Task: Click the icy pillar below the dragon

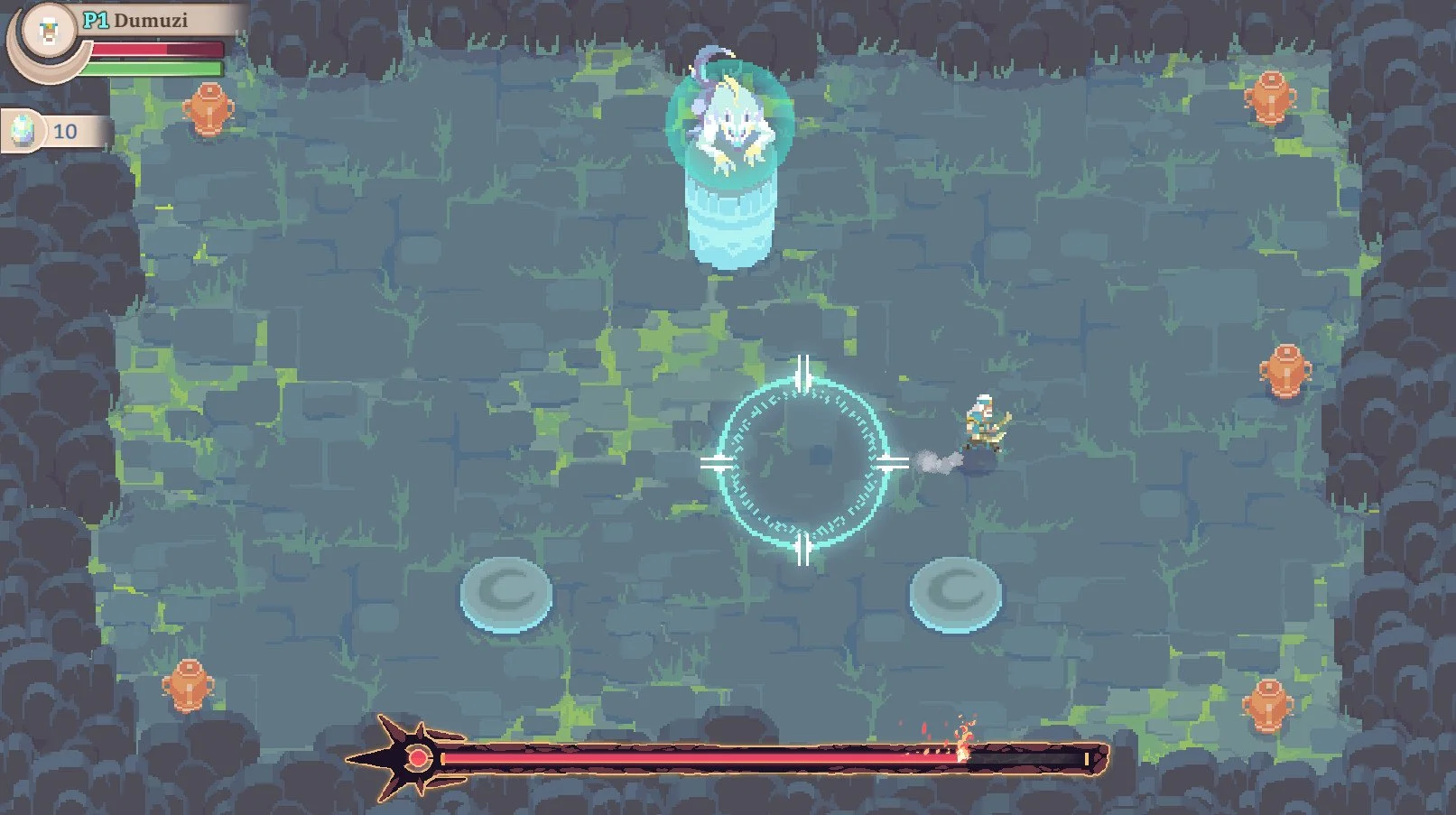Action: tap(729, 226)
